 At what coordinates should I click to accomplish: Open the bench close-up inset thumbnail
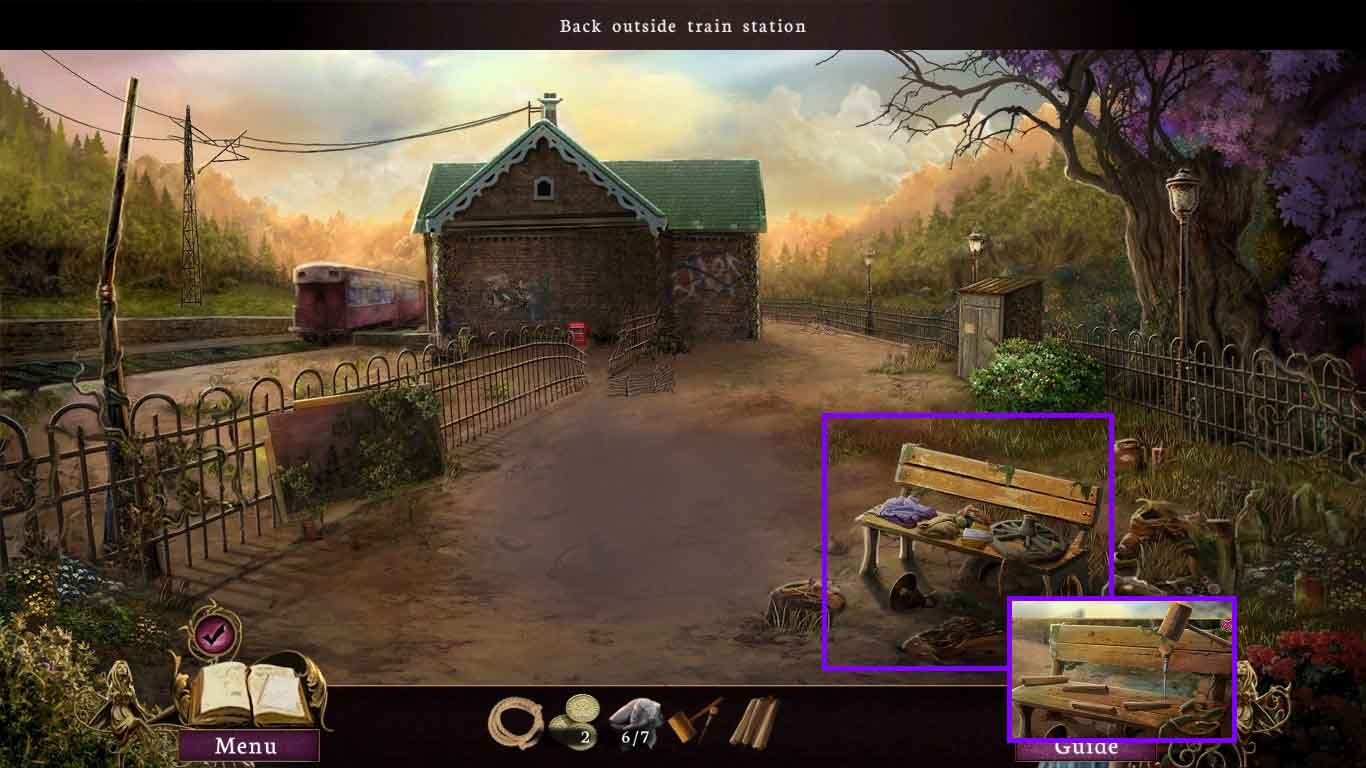1122,672
